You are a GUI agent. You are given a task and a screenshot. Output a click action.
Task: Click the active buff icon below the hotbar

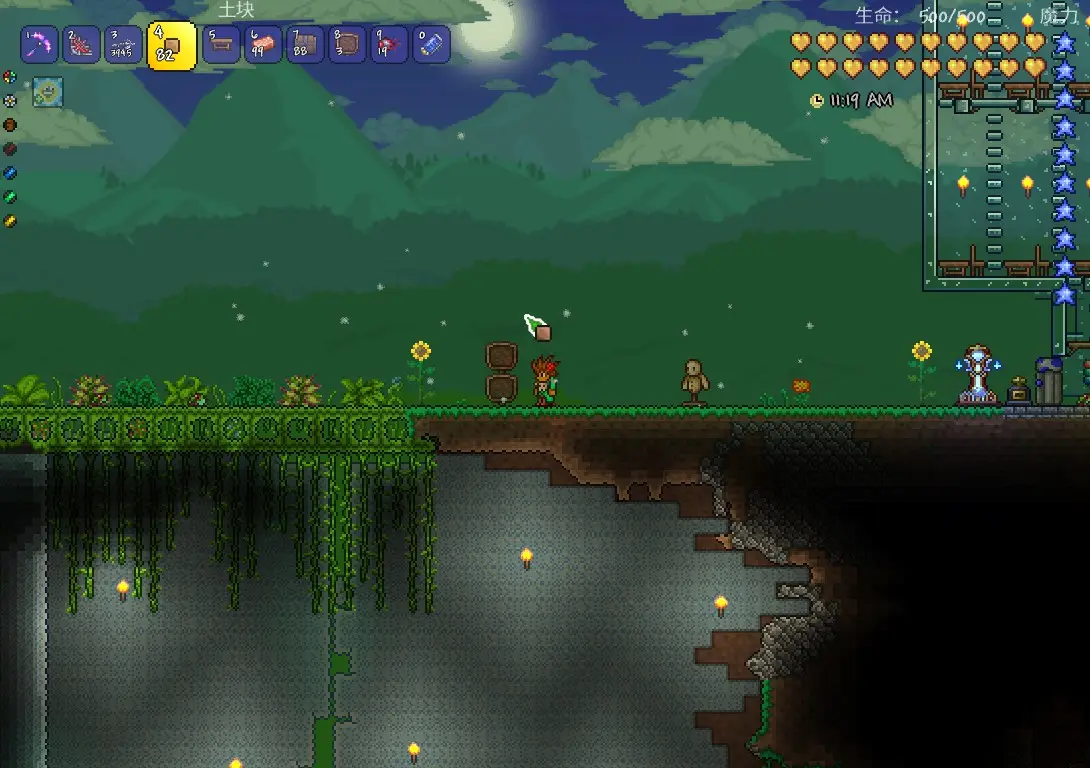pyautogui.click(x=47, y=92)
